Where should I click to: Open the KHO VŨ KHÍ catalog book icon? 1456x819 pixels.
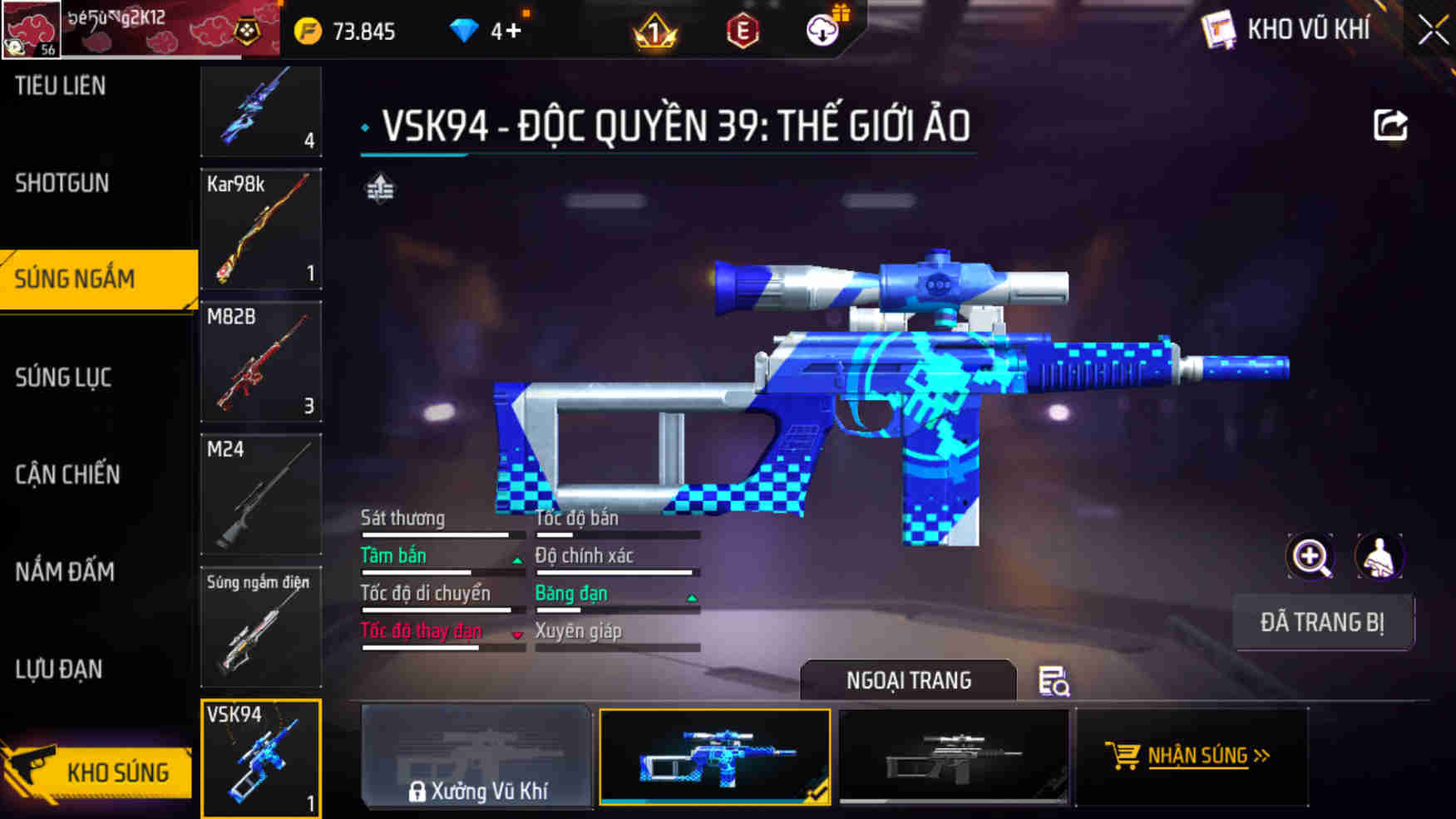coord(1217,27)
